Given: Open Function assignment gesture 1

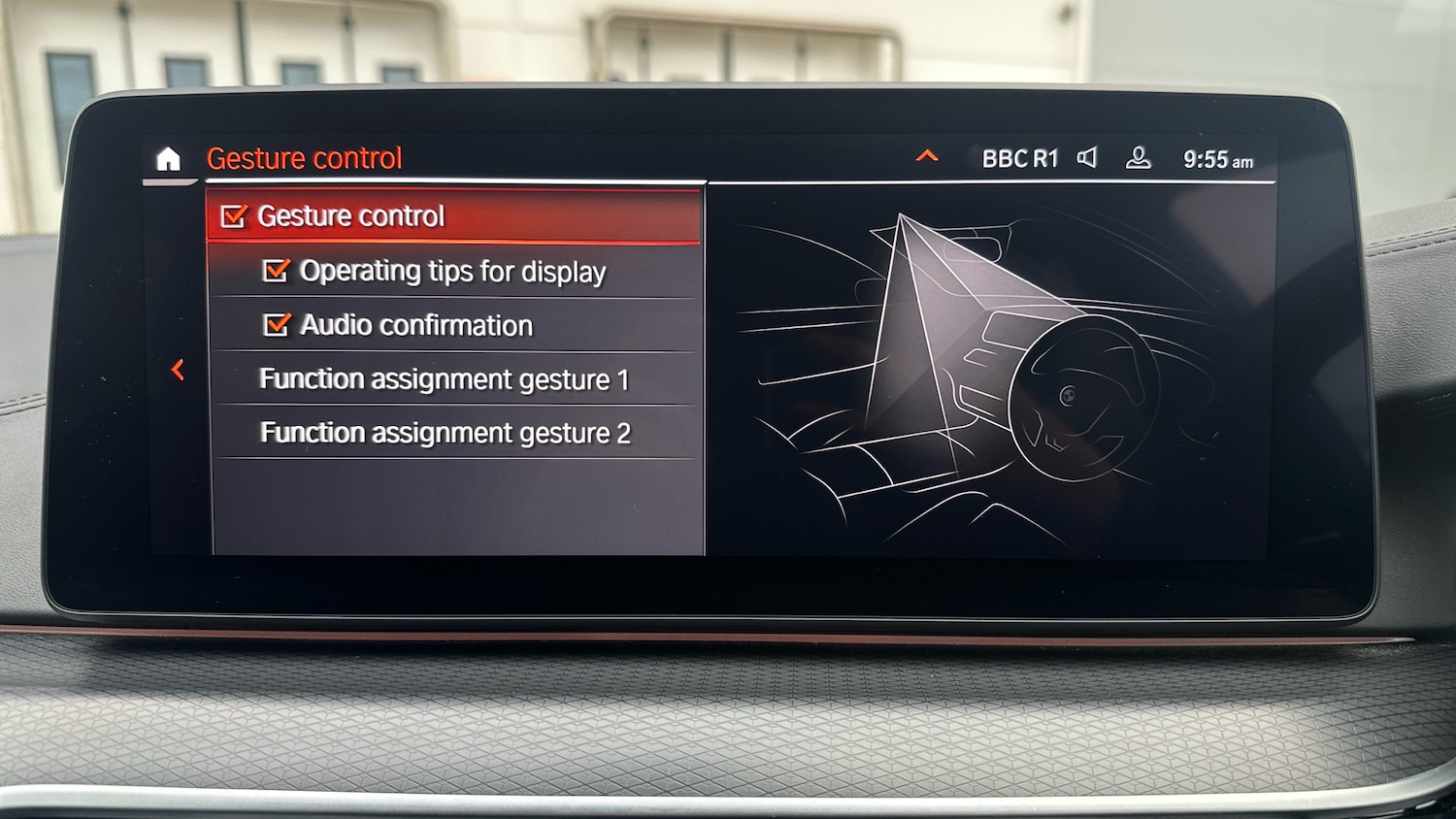Looking at the screenshot, I should click(x=444, y=378).
